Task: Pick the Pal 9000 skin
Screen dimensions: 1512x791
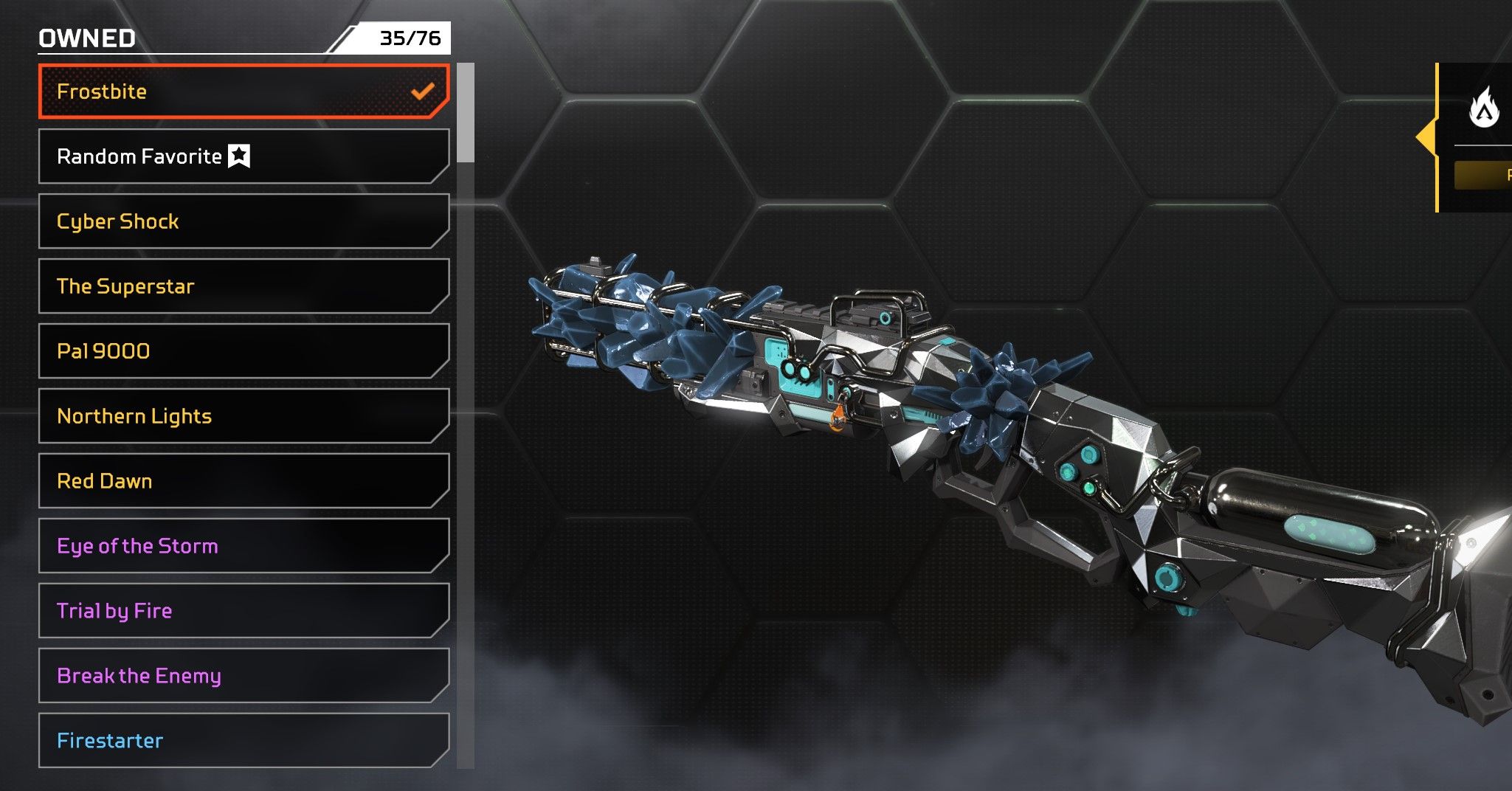Action: coord(244,351)
